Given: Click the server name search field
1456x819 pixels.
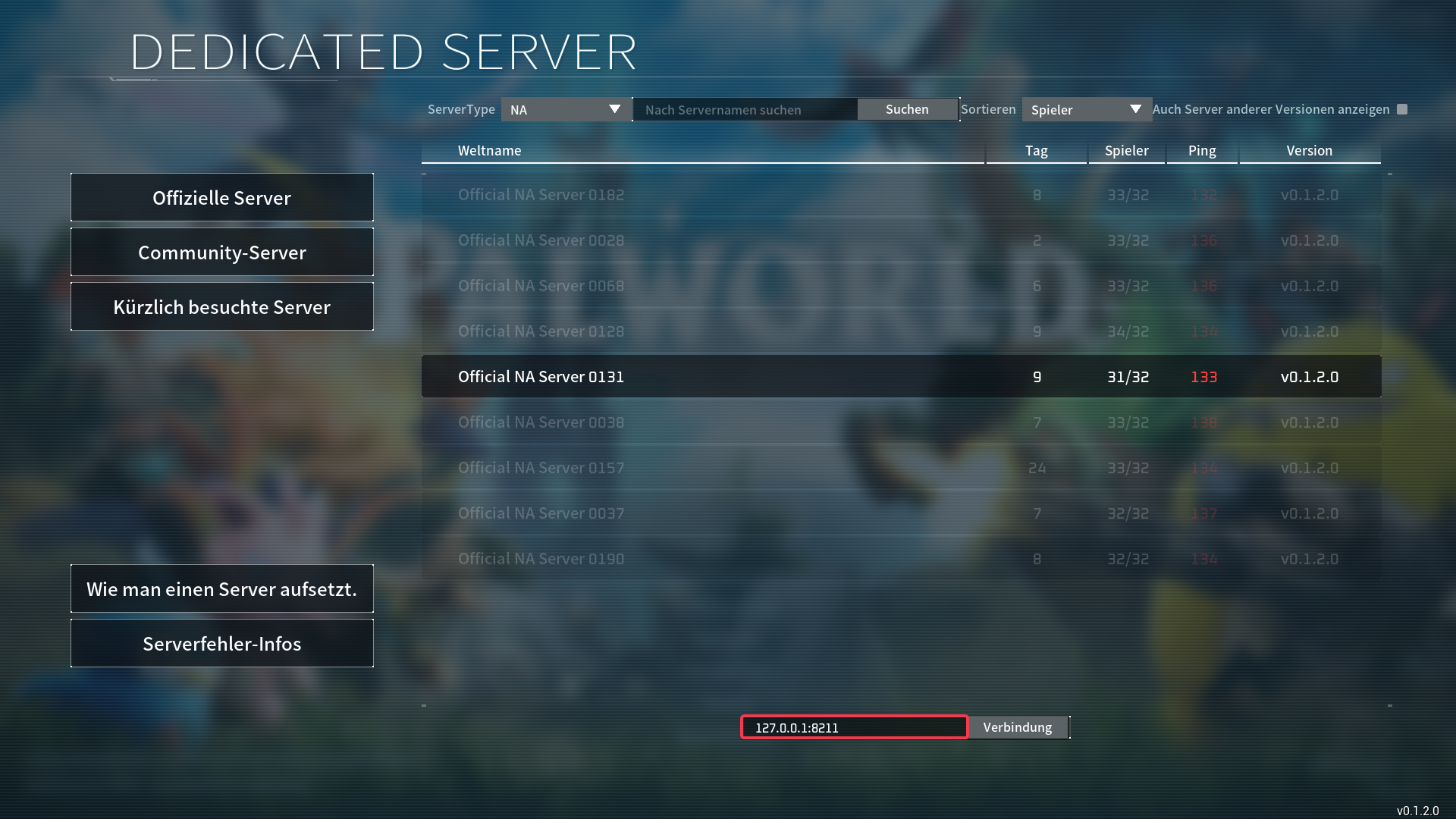Looking at the screenshot, I should tap(745, 110).
